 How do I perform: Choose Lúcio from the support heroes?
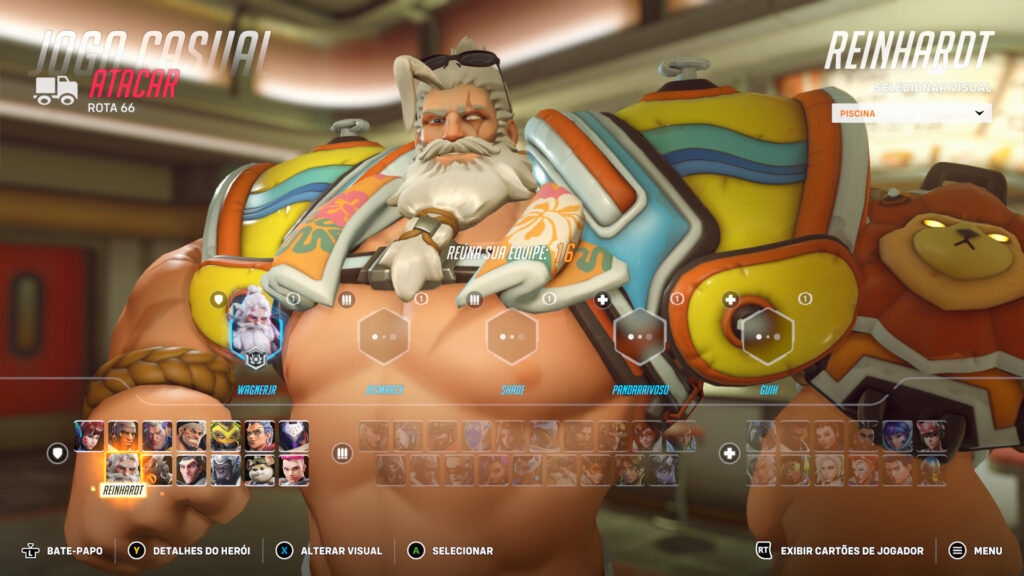pos(795,470)
